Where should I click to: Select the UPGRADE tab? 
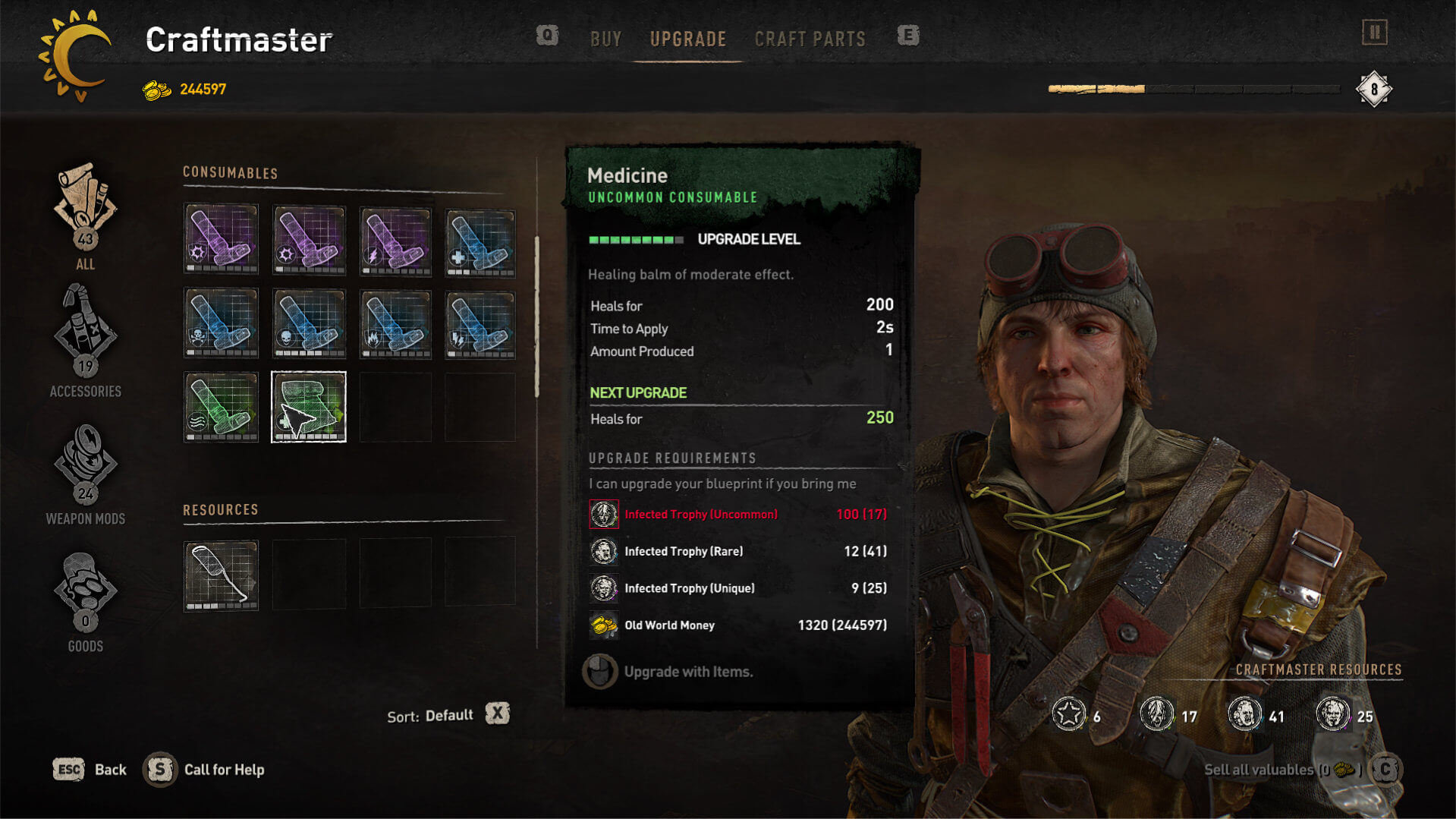688,39
